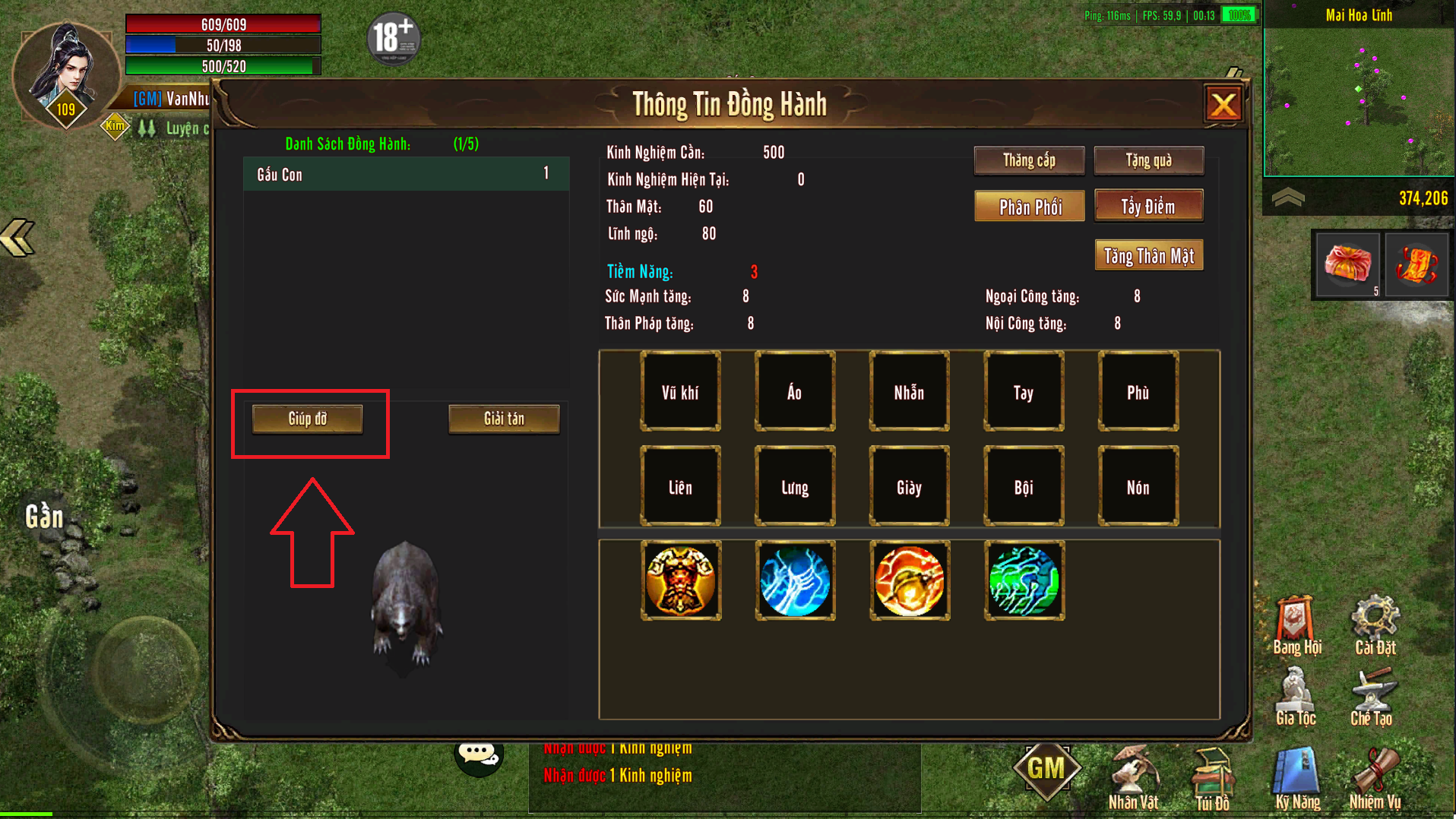The image size is (1456, 819).
Task: Select the Gấu Con companion row
Action: point(406,175)
